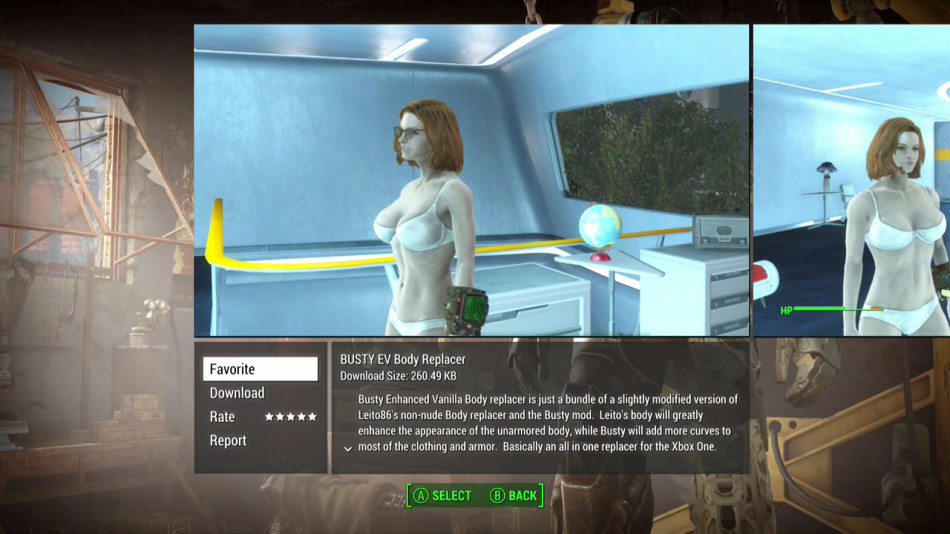Expand the description with the down arrow
950x534 pixels.
coord(348,449)
